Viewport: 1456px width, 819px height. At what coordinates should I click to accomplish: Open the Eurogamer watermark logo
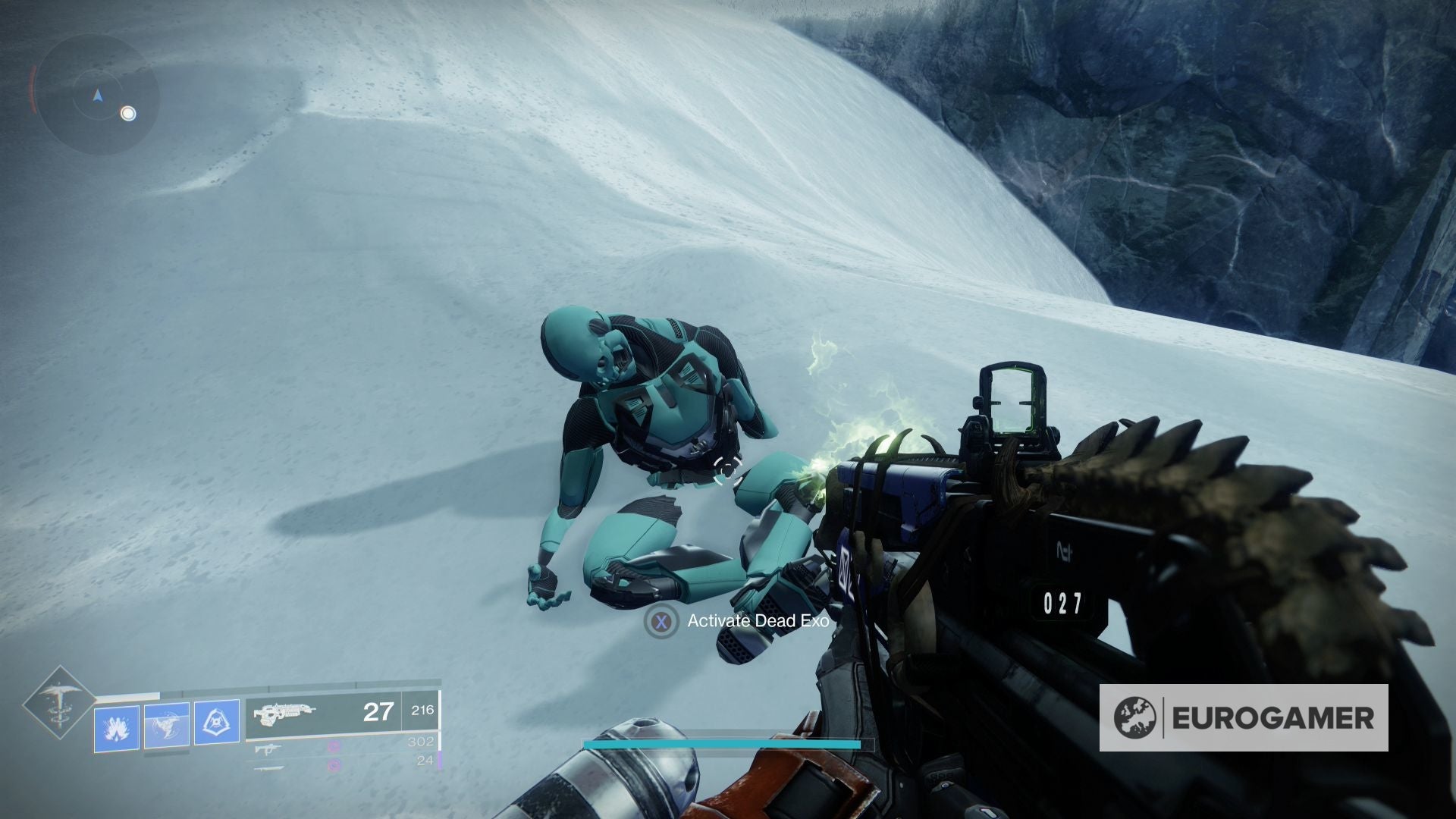pyautogui.click(x=1244, y=717)
